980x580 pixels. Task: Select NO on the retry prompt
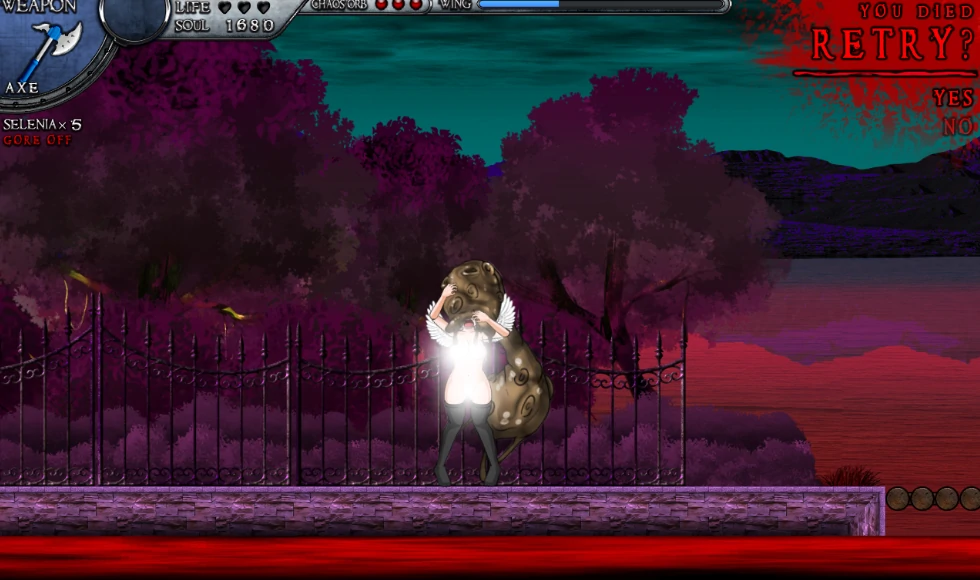click(x=957, y=127)
